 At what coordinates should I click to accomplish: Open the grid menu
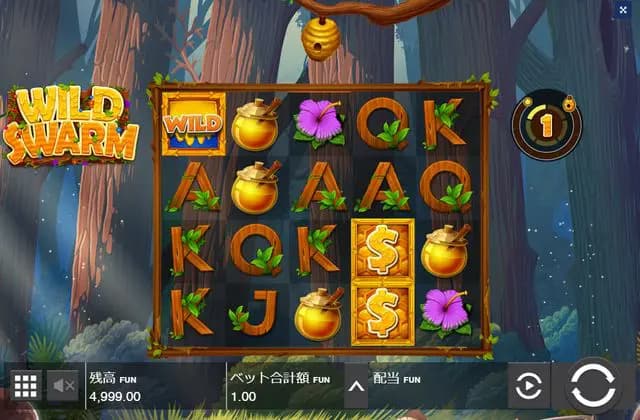25,385
